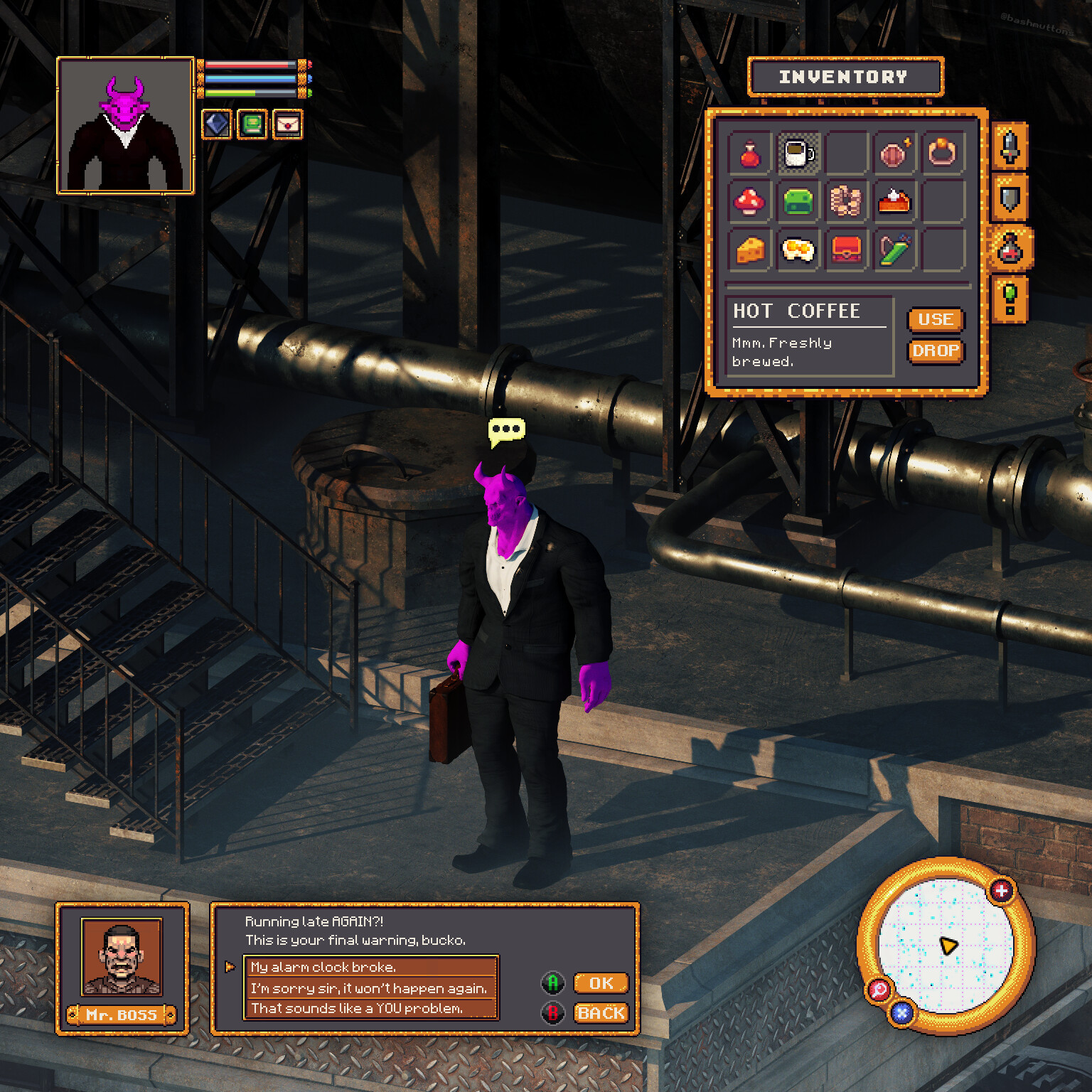Open the envelope mail icon
Image resolution: width=1092 pixels, height=1092 pixels.
point(287,124)
